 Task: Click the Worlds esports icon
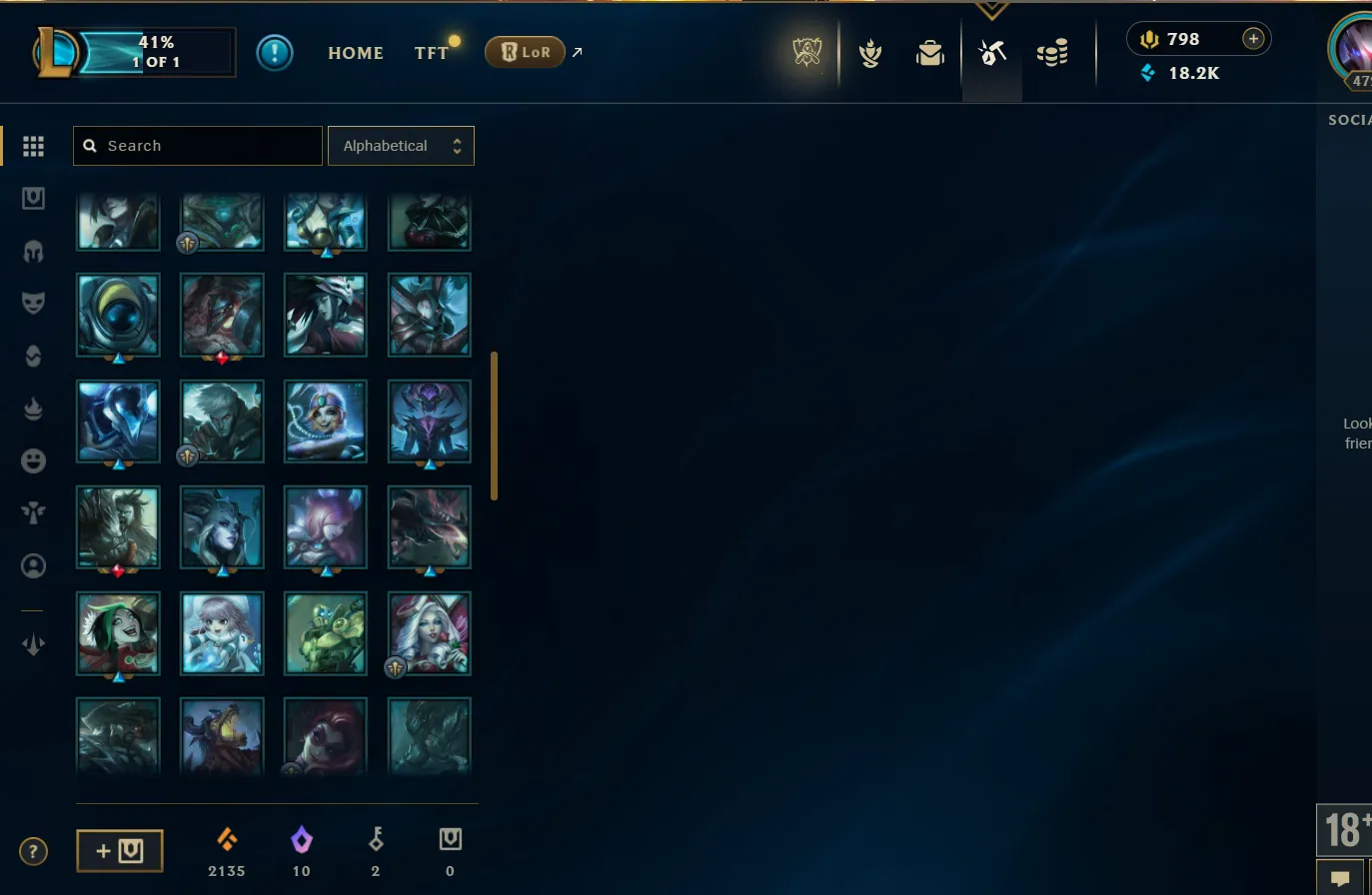click(x=805, y=52)
